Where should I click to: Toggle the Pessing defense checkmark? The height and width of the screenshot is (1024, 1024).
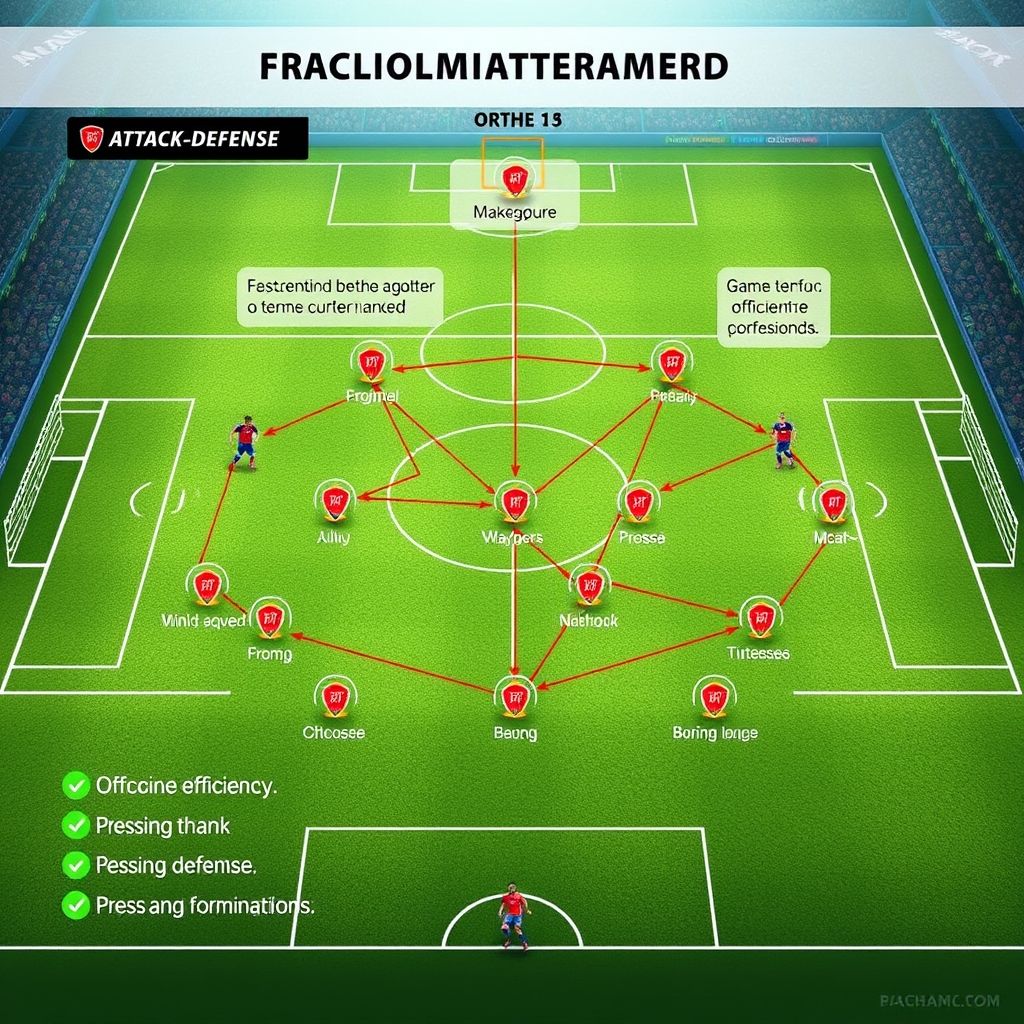coord(76,865)
